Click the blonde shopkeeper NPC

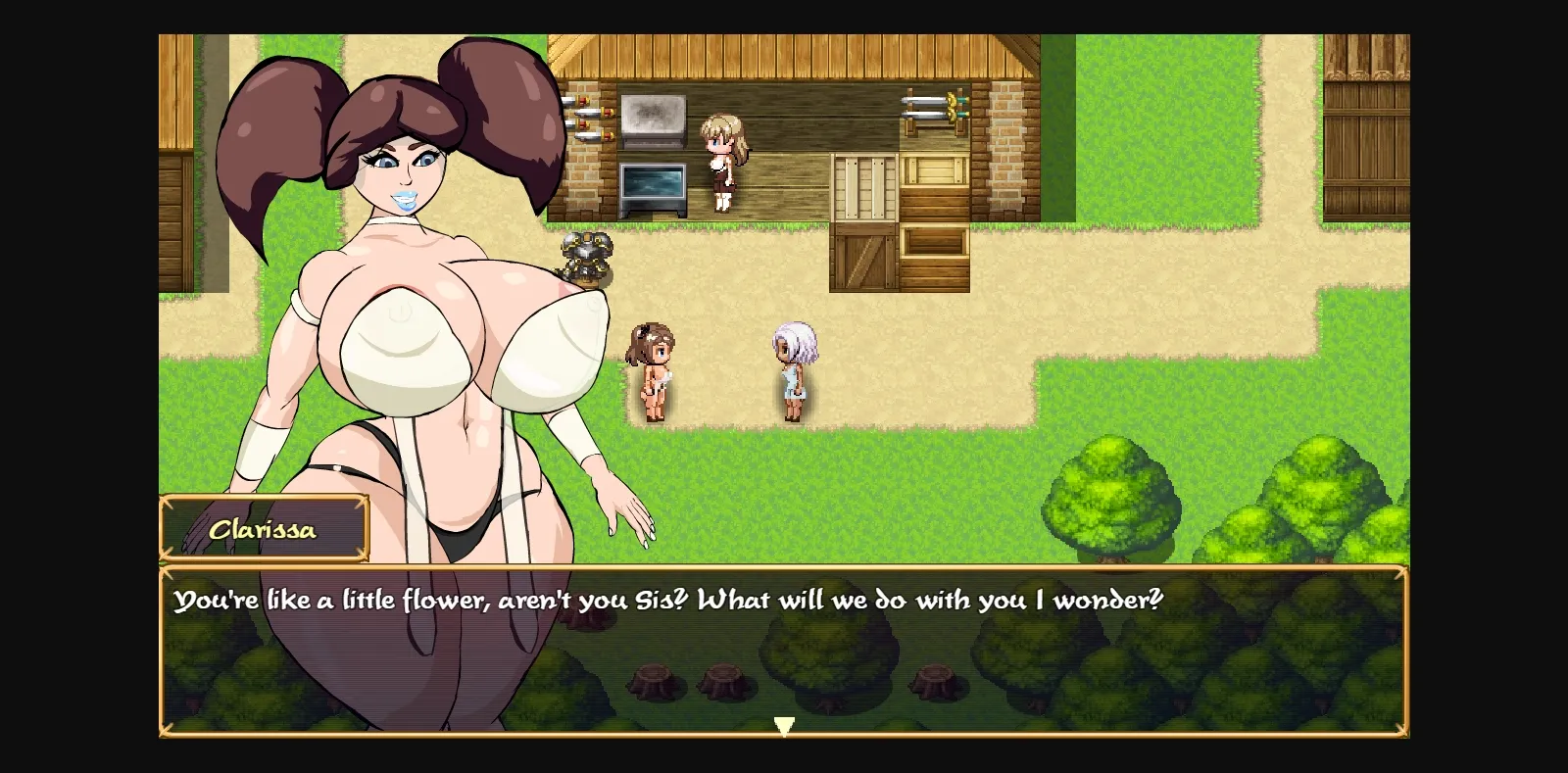click(722, 162)
